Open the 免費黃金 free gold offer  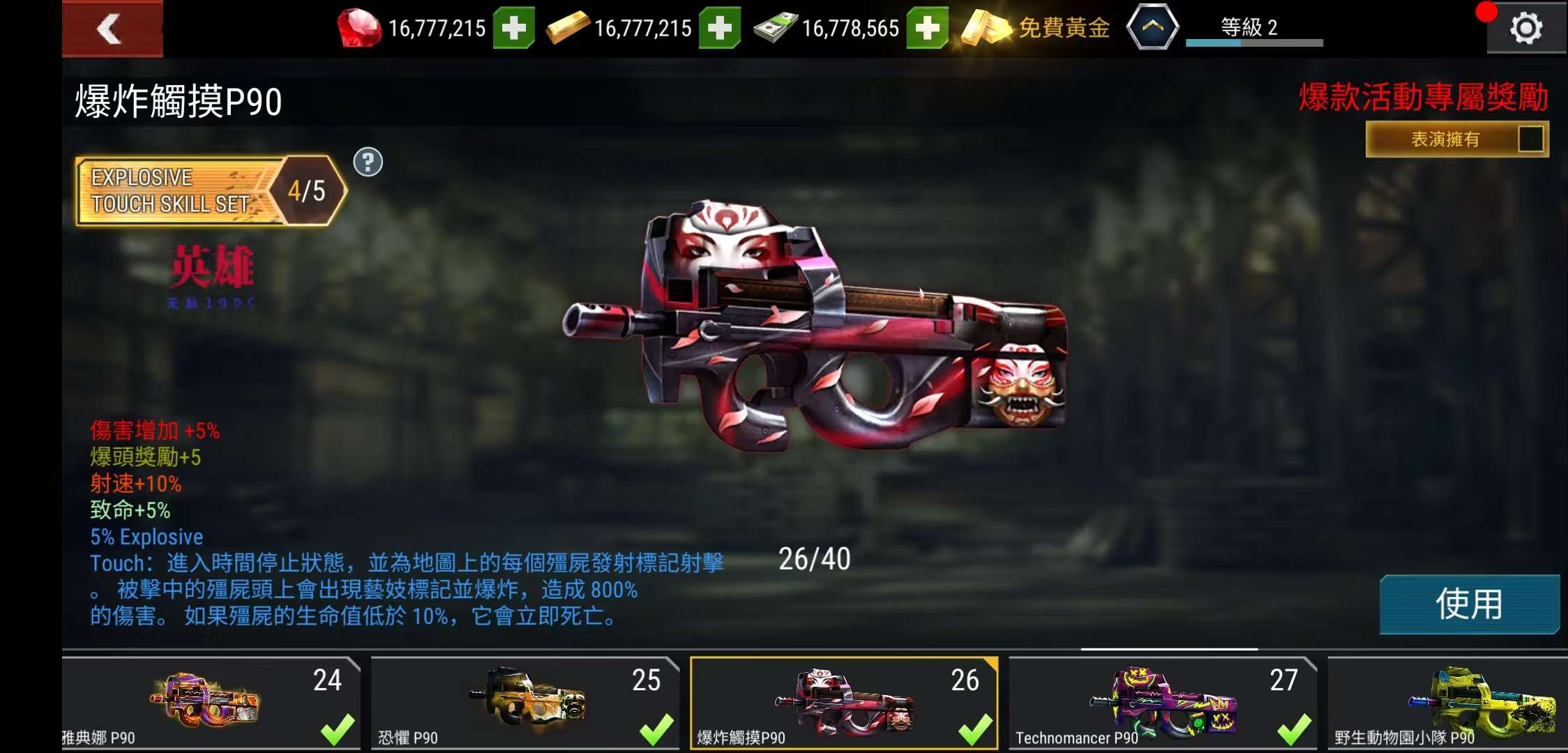[1036, 29]
